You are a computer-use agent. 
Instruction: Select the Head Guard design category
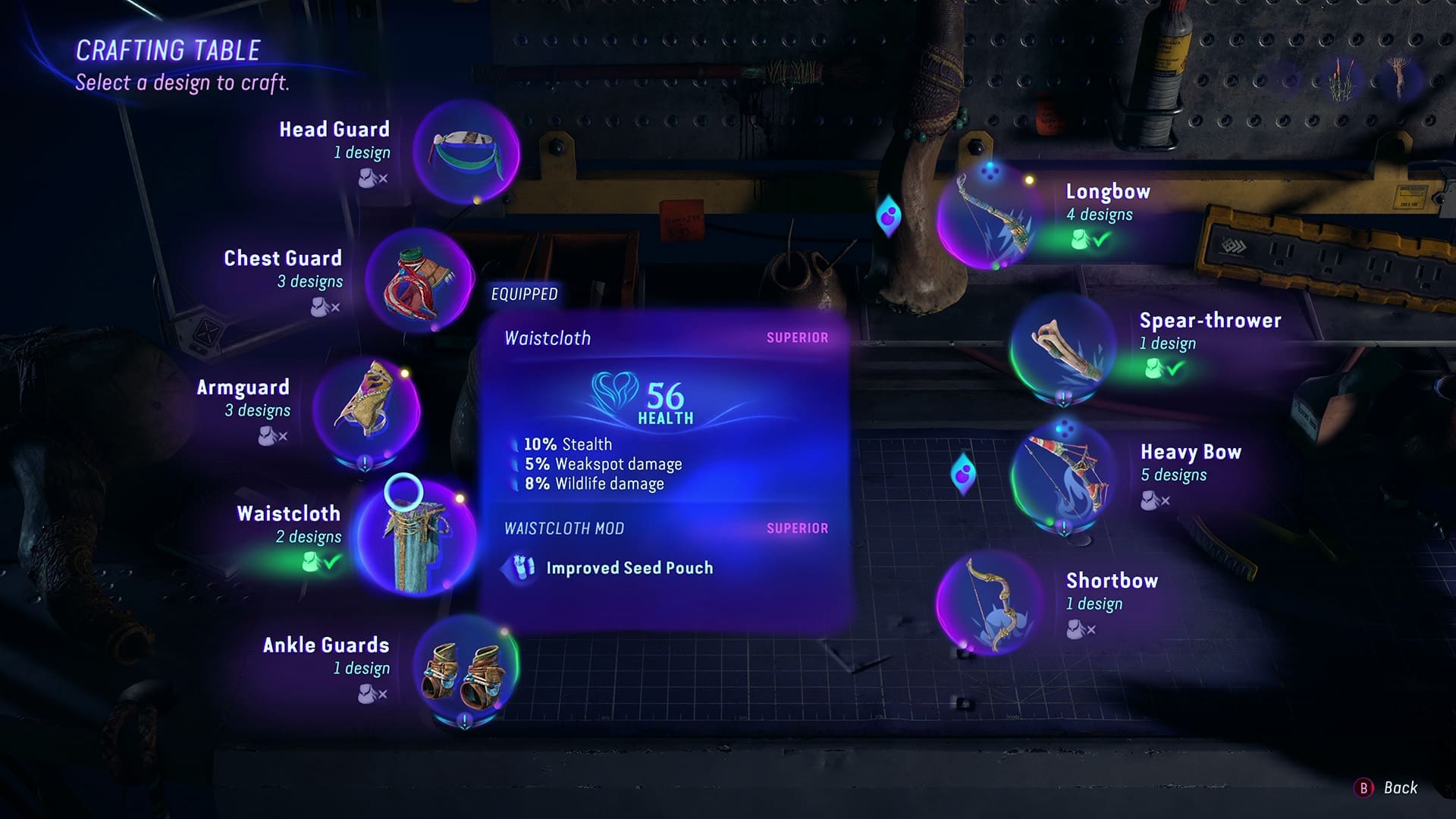point(466,152)
